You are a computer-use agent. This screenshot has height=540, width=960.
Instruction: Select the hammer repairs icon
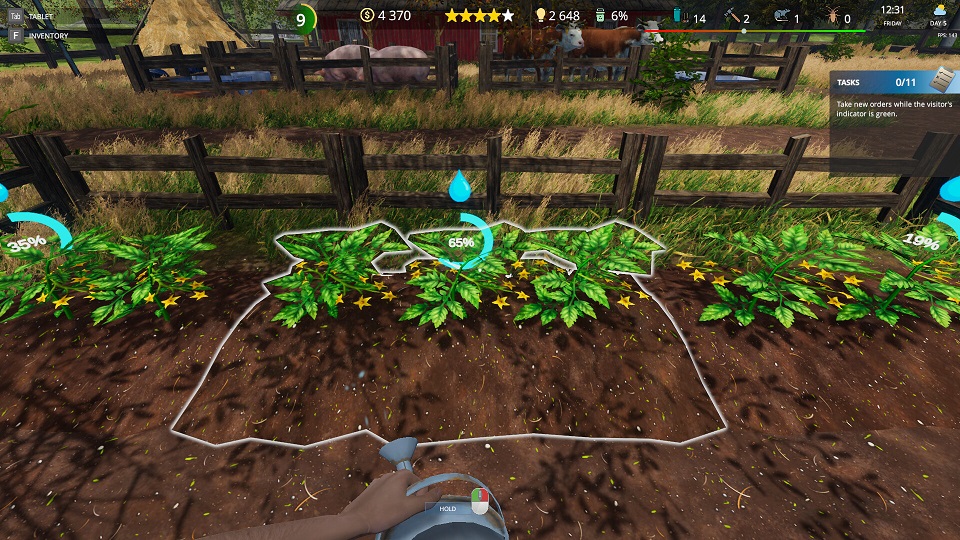pyautogui.click(x=731, y=17)
